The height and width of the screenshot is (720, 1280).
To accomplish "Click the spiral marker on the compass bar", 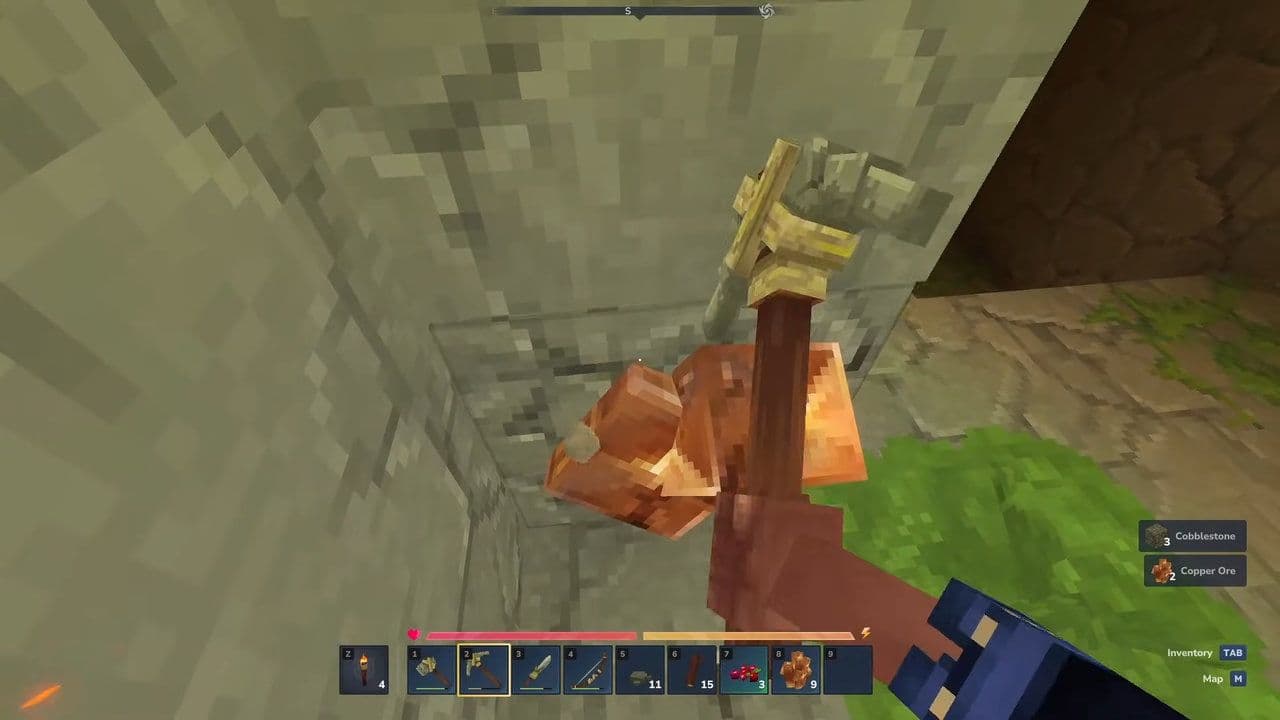I will 767,10.
